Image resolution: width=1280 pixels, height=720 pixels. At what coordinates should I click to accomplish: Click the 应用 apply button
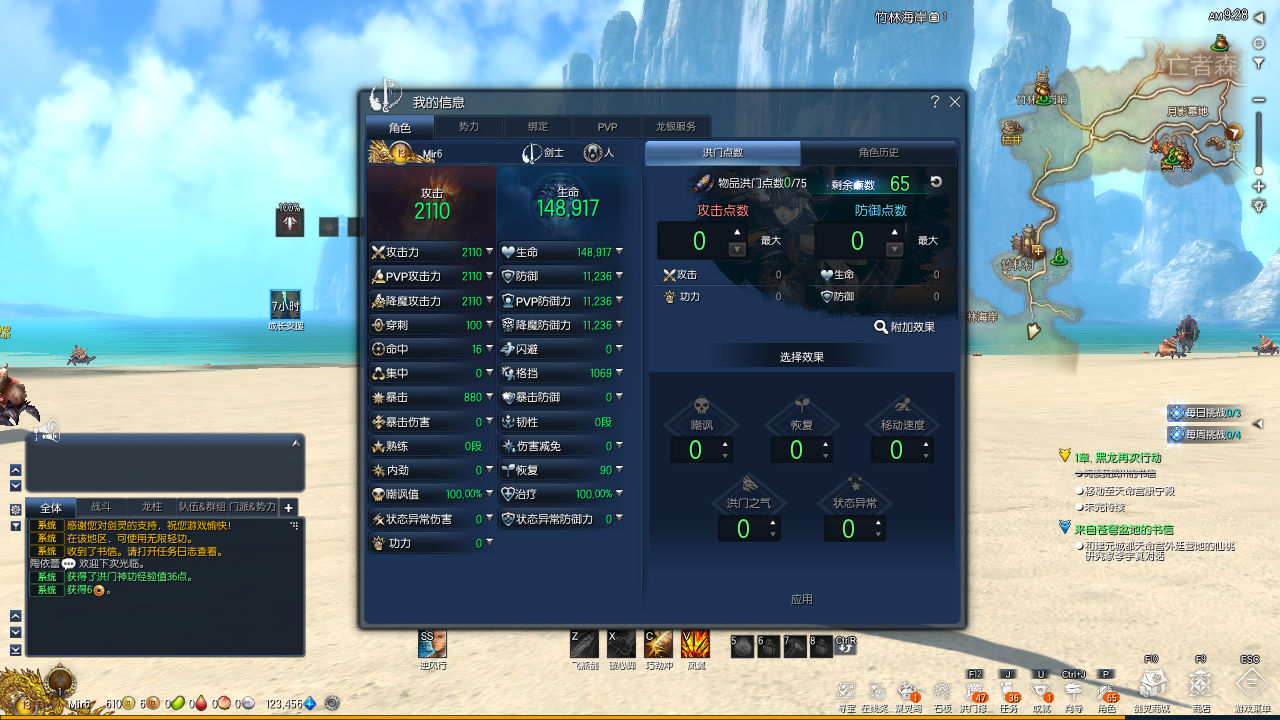[x=801, y=599]
